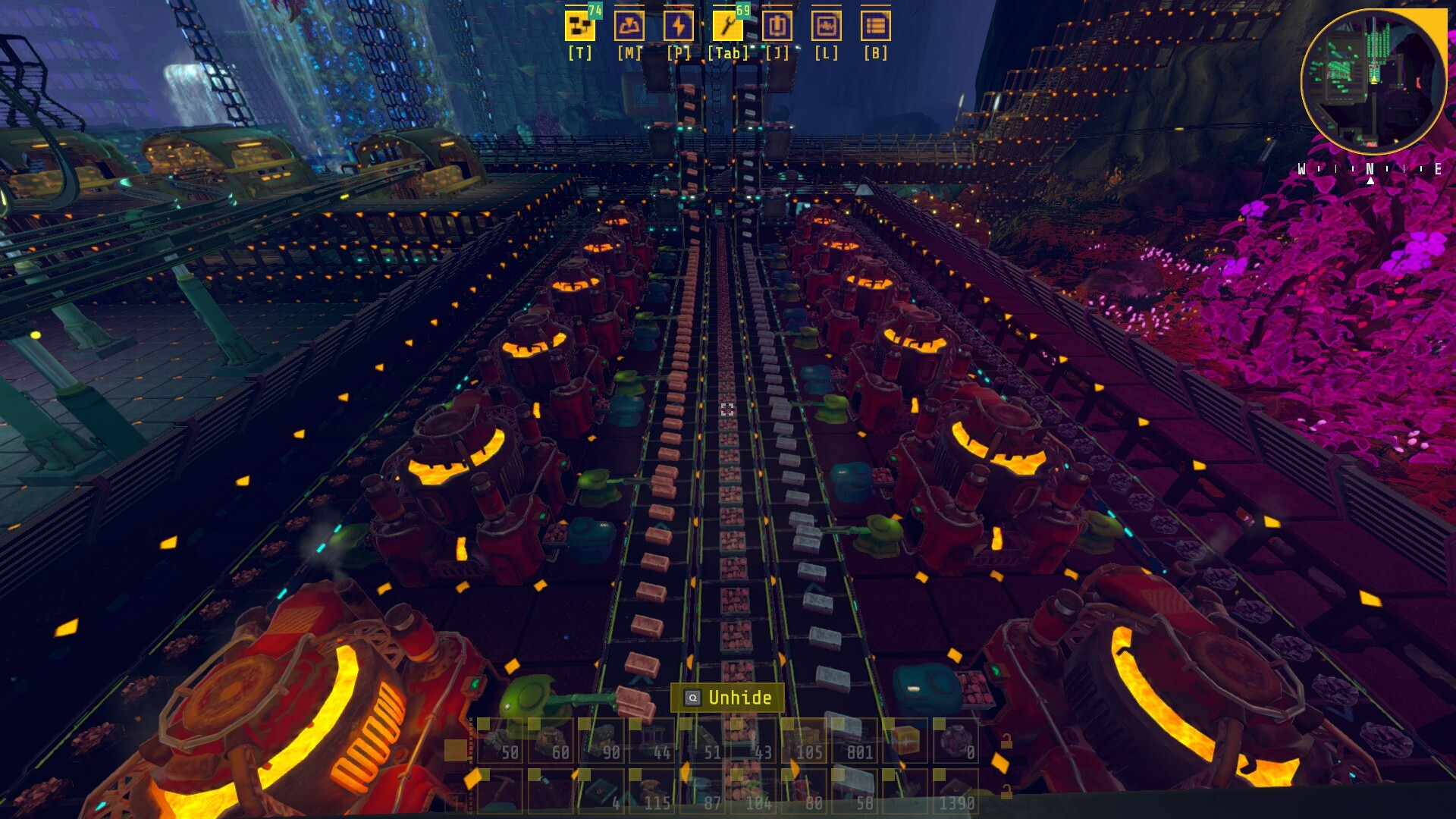Screen dimensions: 1456x819
Task: Open the map screen
Action: click(629, 28)
